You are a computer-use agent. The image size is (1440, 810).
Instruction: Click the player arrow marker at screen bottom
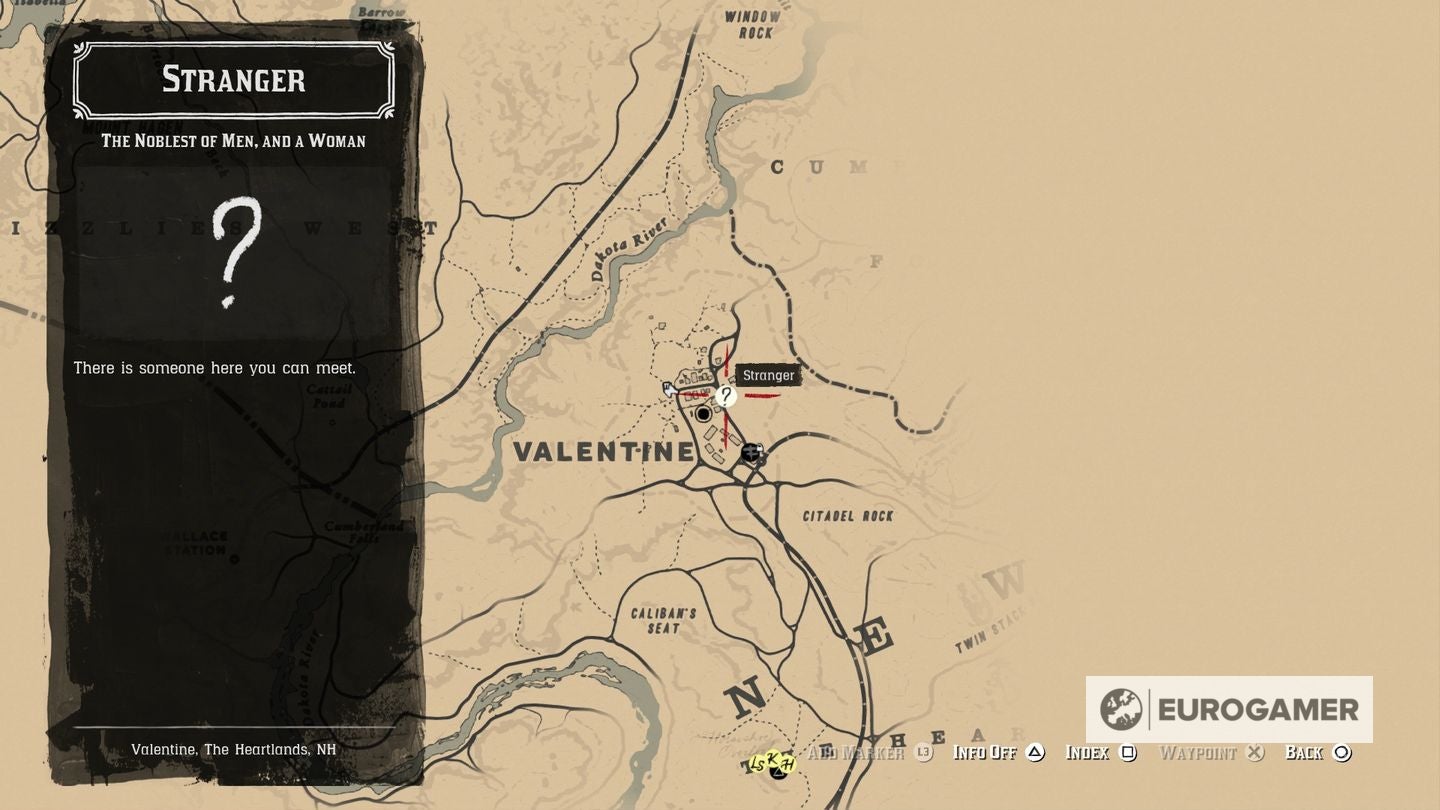(778, 773)
